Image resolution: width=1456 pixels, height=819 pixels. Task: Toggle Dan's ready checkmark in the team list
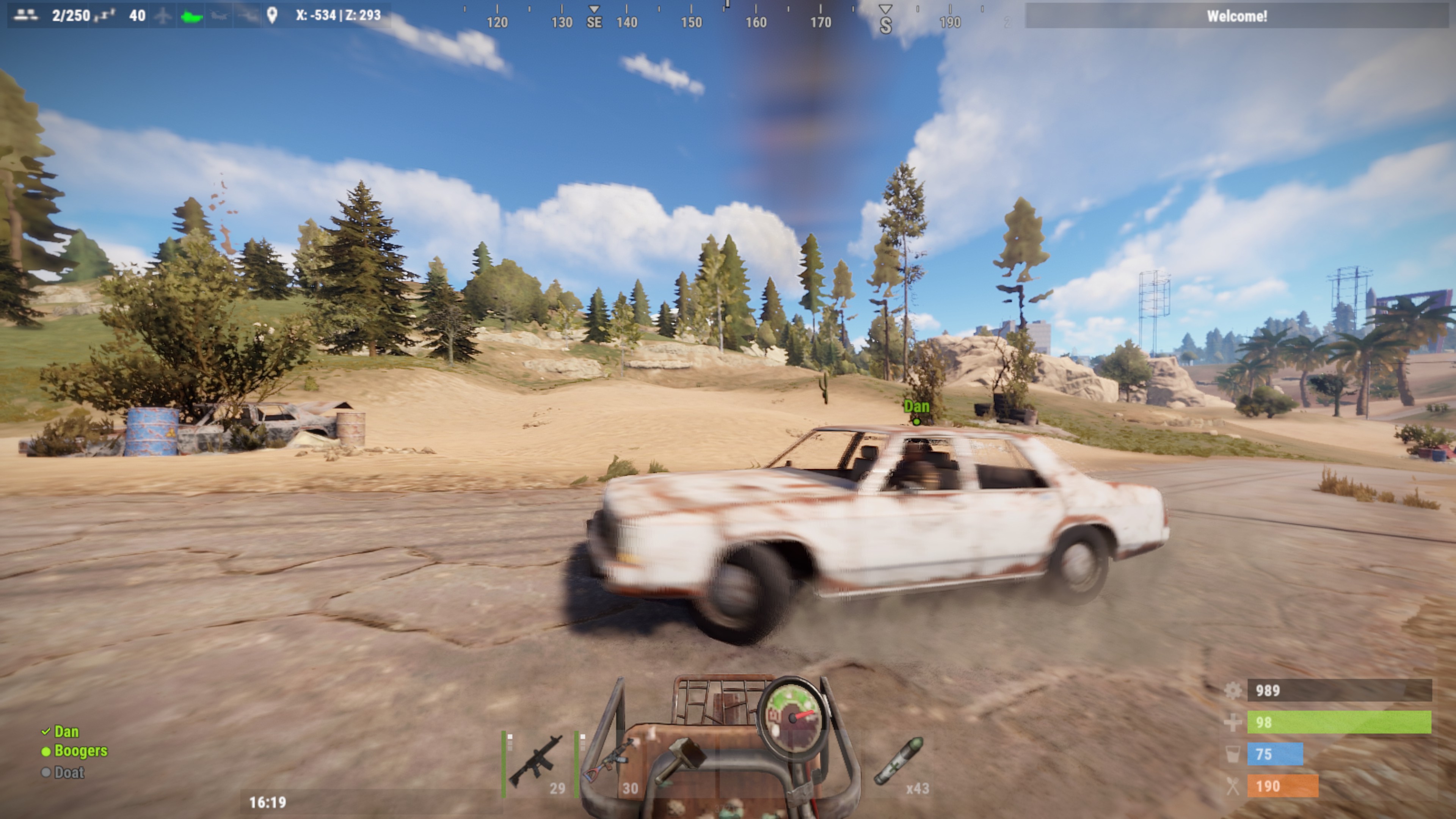point(46,731)
